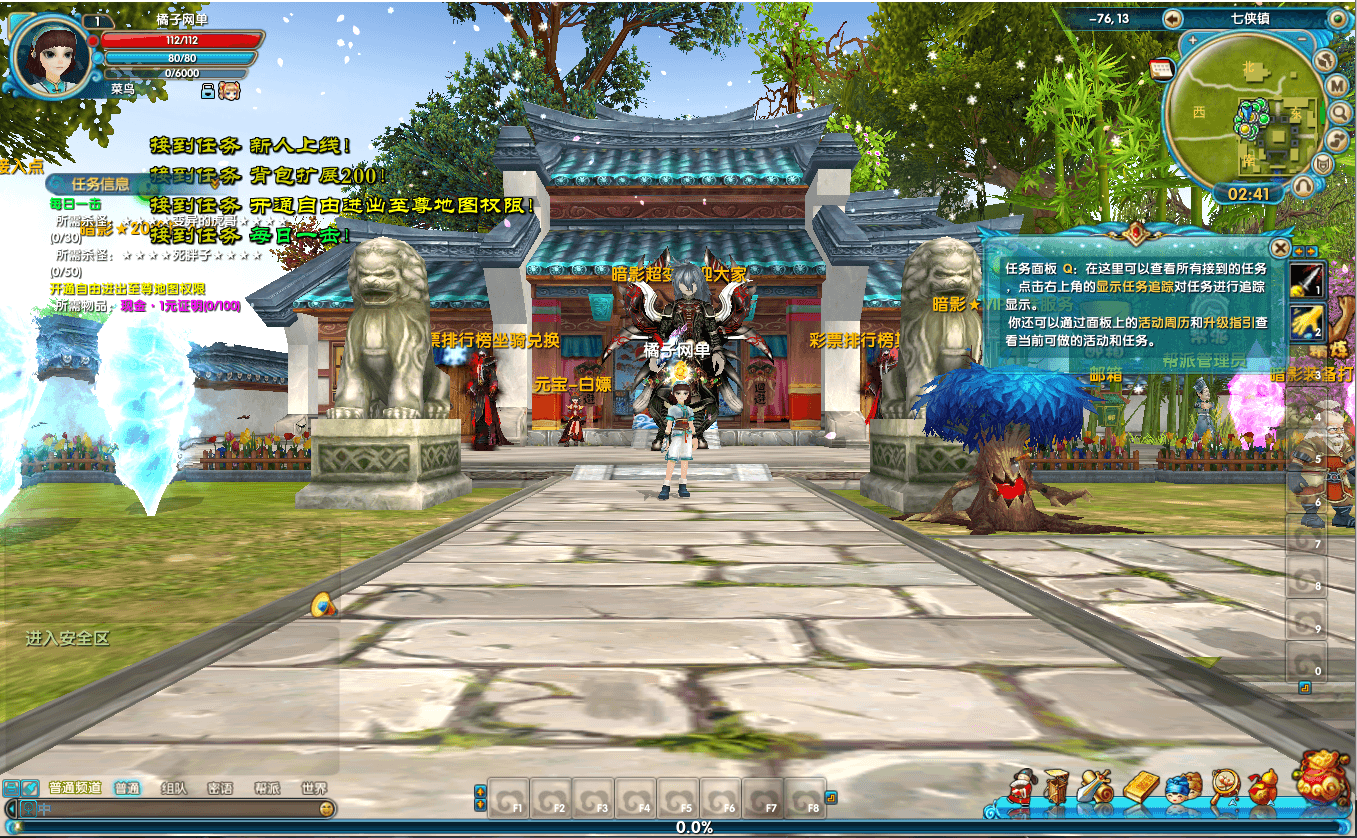Click the magnifier search icon under the minimap
Screen dimensions: 1357x838
1340,112
